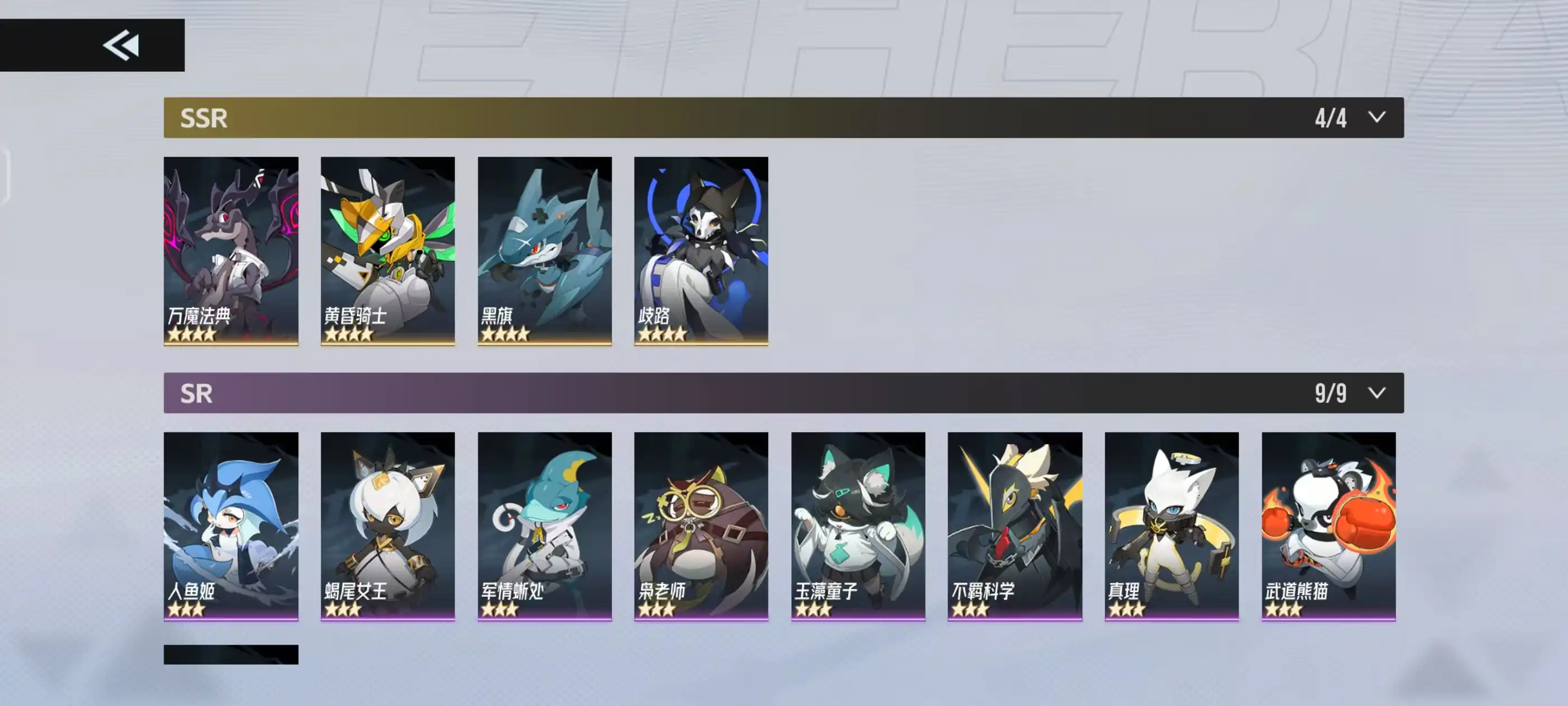The image size is (1568, 706).
Task: Select the 玉藻童子 fox card
Action: (x=858, y=526)
